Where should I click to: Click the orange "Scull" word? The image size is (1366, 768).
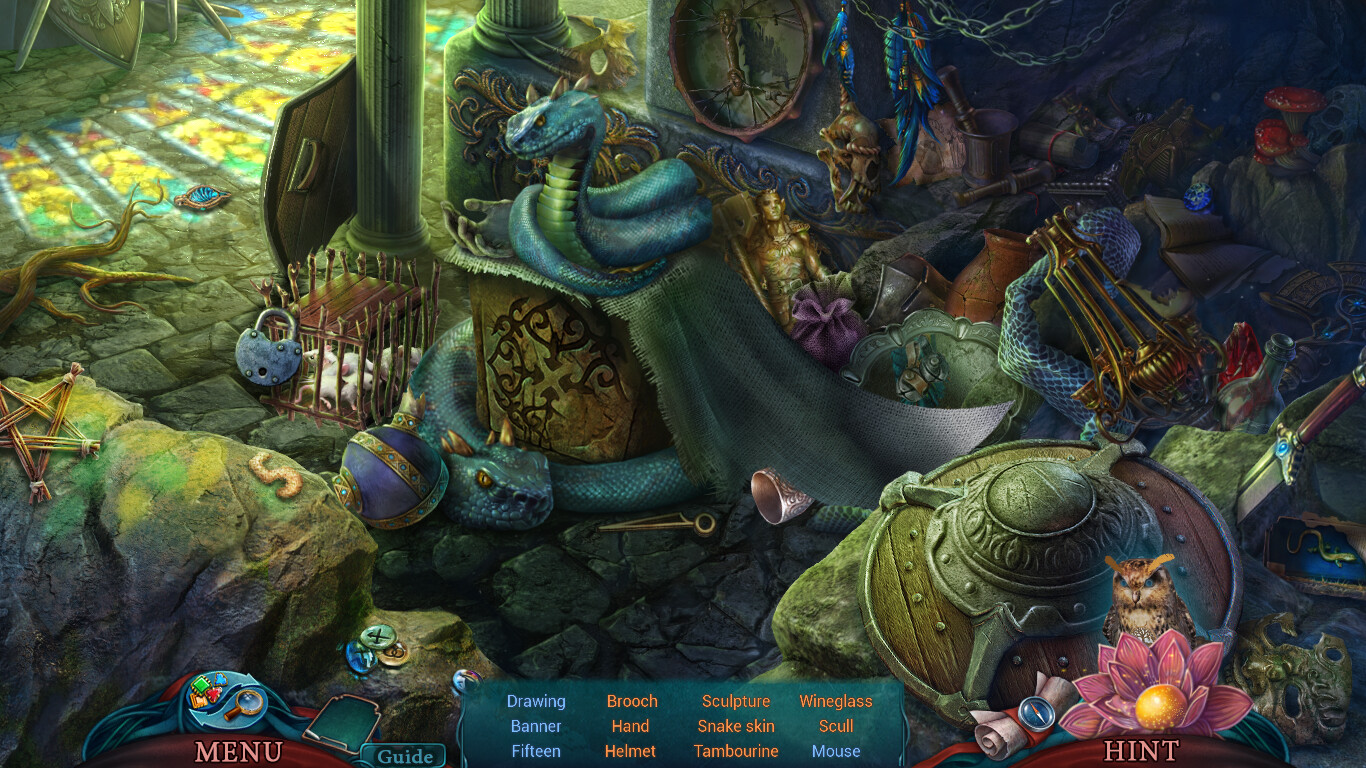[x=836, y=726]
